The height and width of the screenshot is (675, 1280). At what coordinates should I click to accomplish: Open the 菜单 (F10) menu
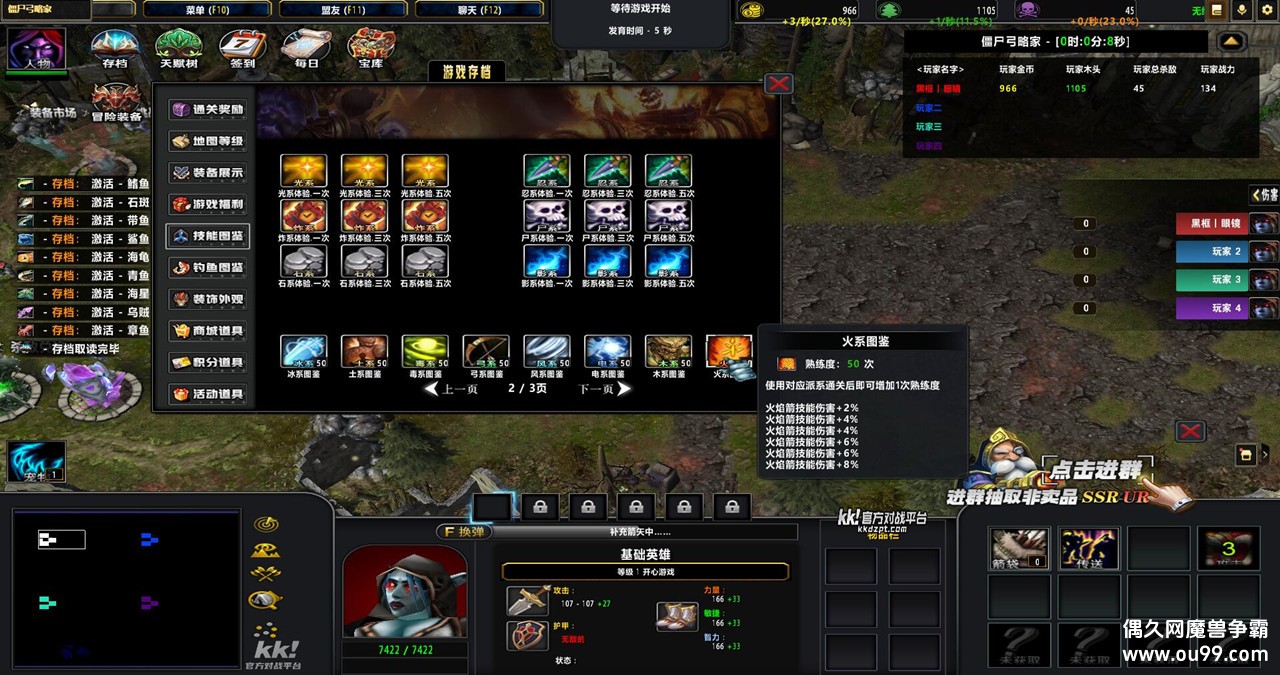tap(207, 10)
